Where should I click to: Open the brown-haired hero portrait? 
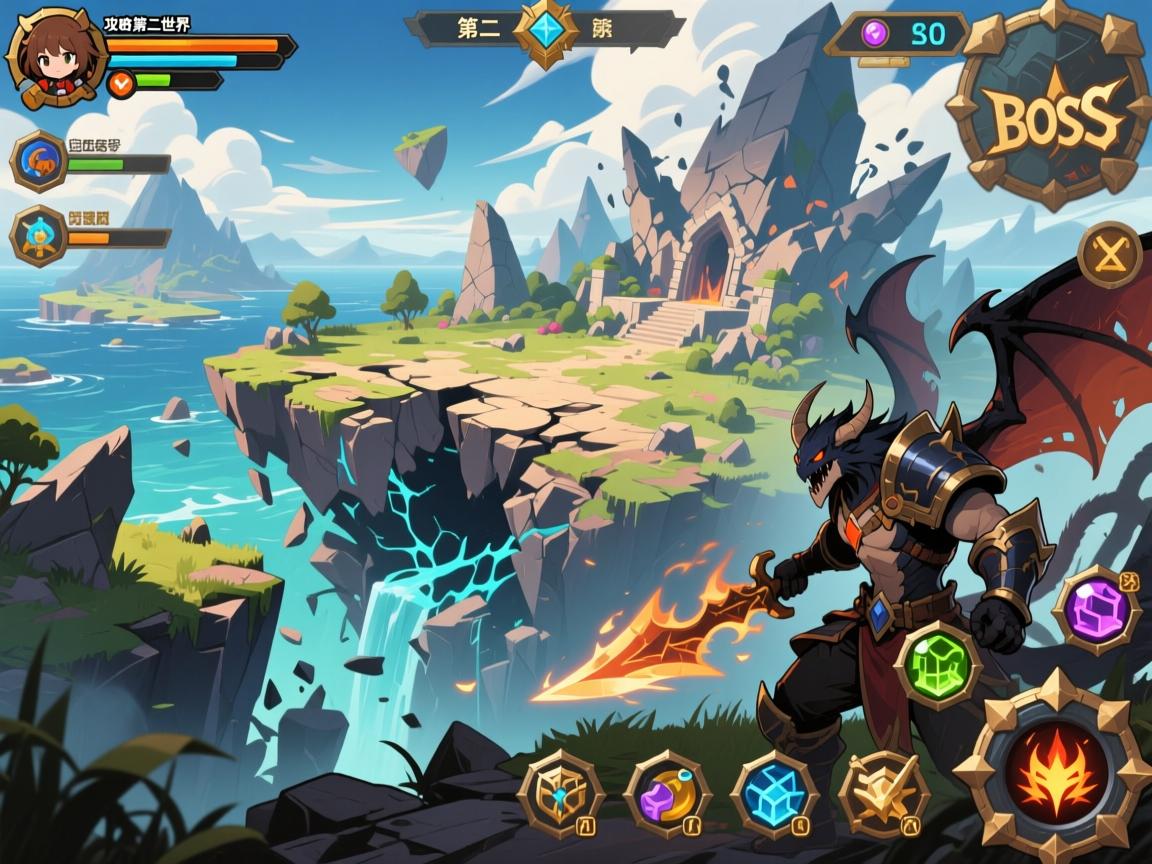pos(56,56)
